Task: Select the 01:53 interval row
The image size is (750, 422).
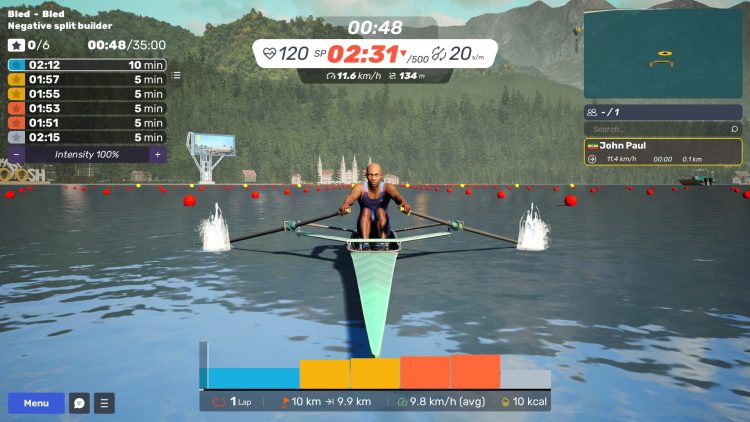Action: pyautogui.click(x=86, y=109)
